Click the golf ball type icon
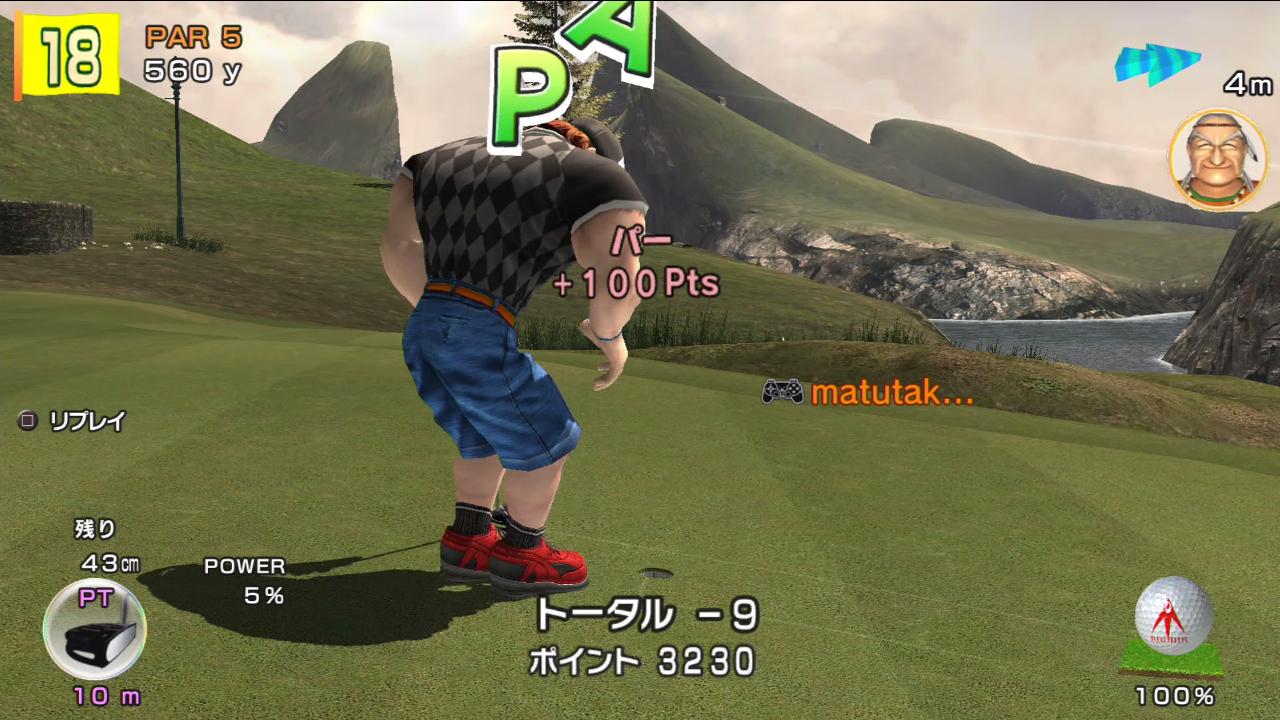The height and width of the screenshot is (720, 1280). pyautogui.click(x=1174, y=617)
